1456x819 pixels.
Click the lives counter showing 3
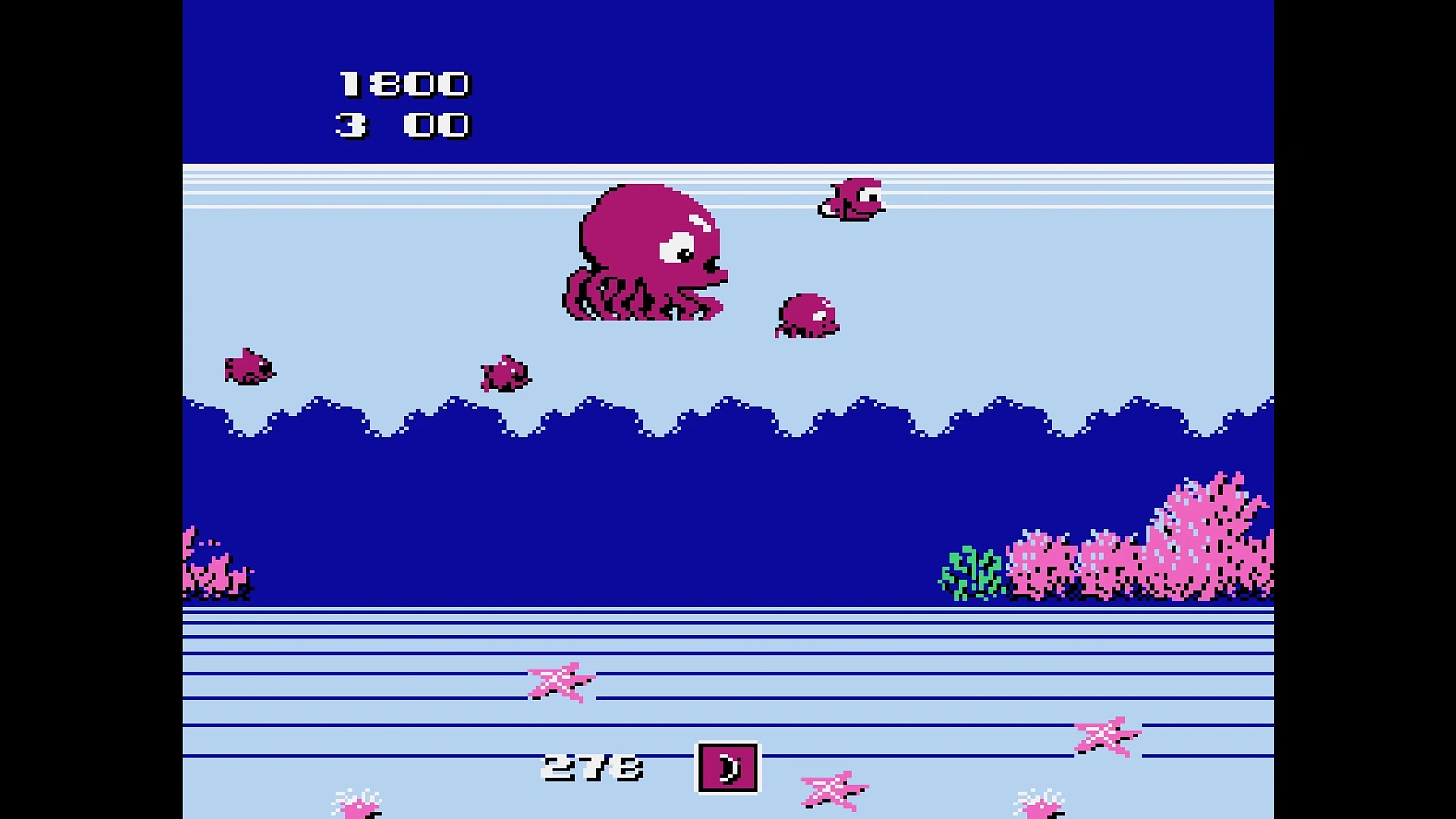(349, 123)
